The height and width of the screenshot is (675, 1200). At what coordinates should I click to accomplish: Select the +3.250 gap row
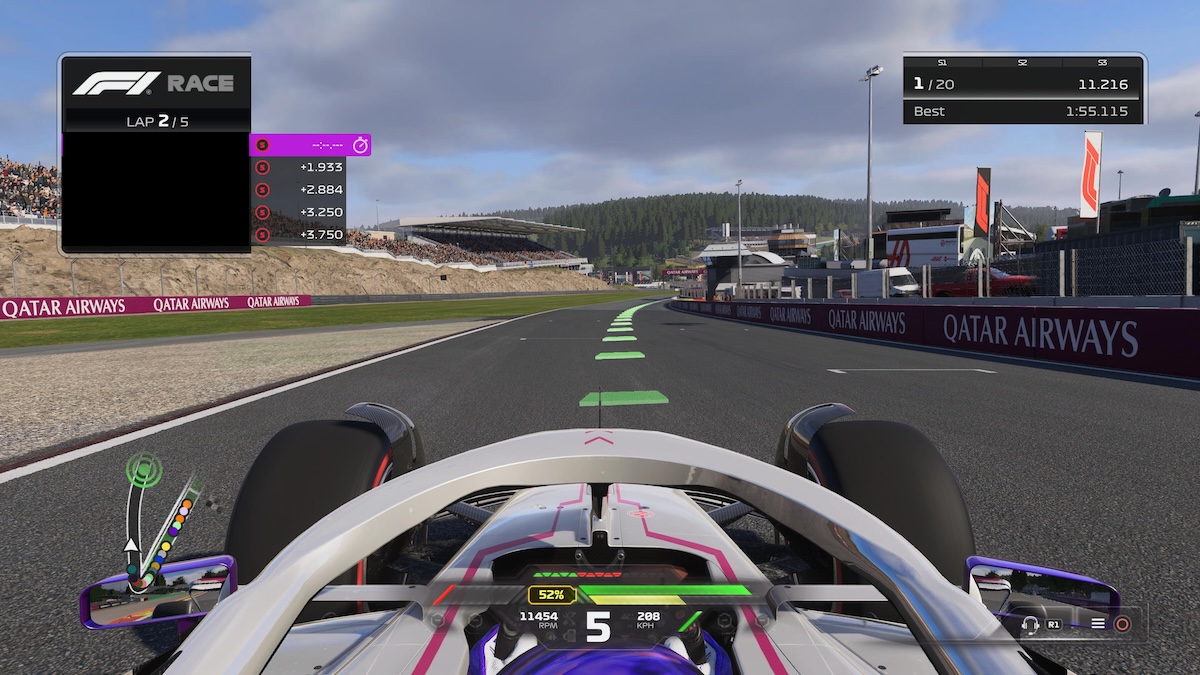pyautogui.click(x=298, y=212)
